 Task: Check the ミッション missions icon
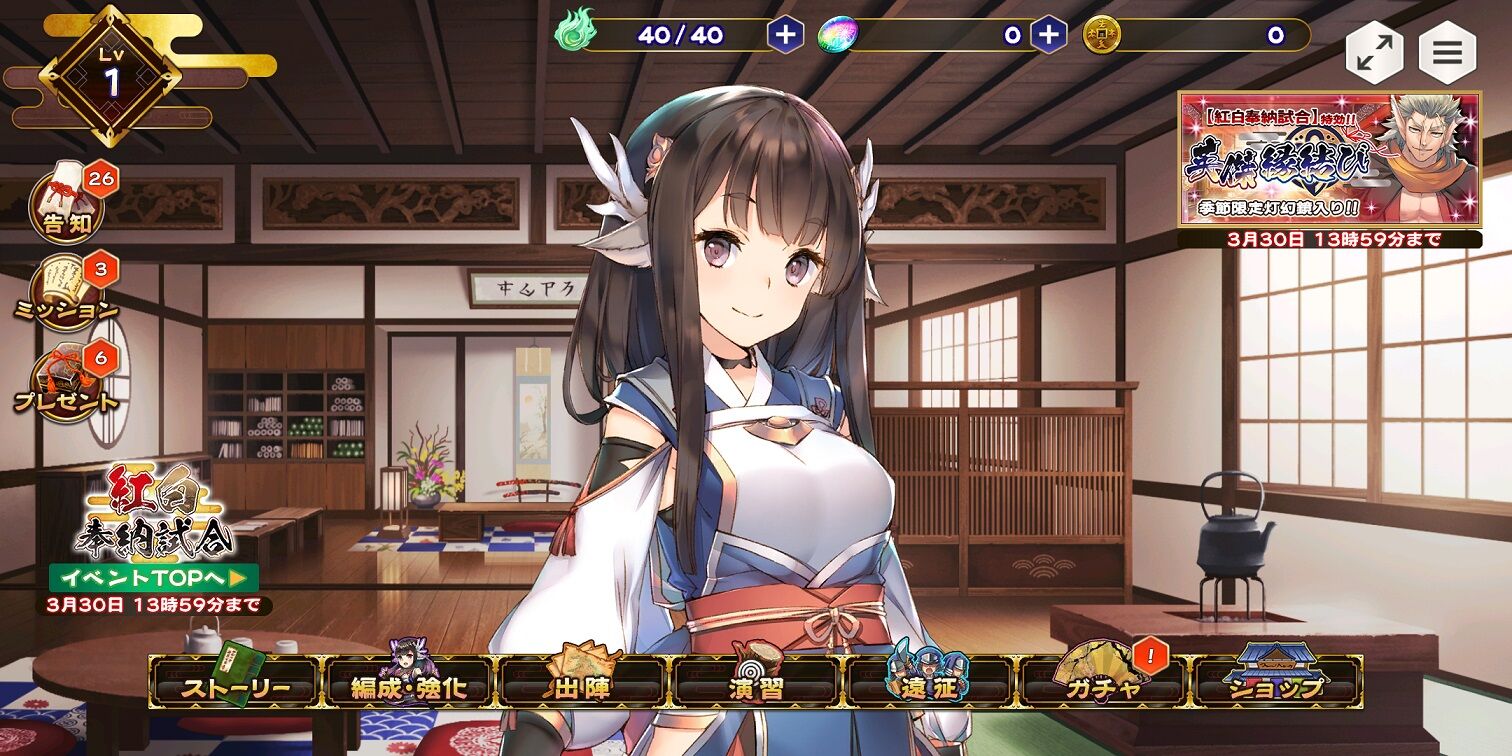[x=68, y=292]
